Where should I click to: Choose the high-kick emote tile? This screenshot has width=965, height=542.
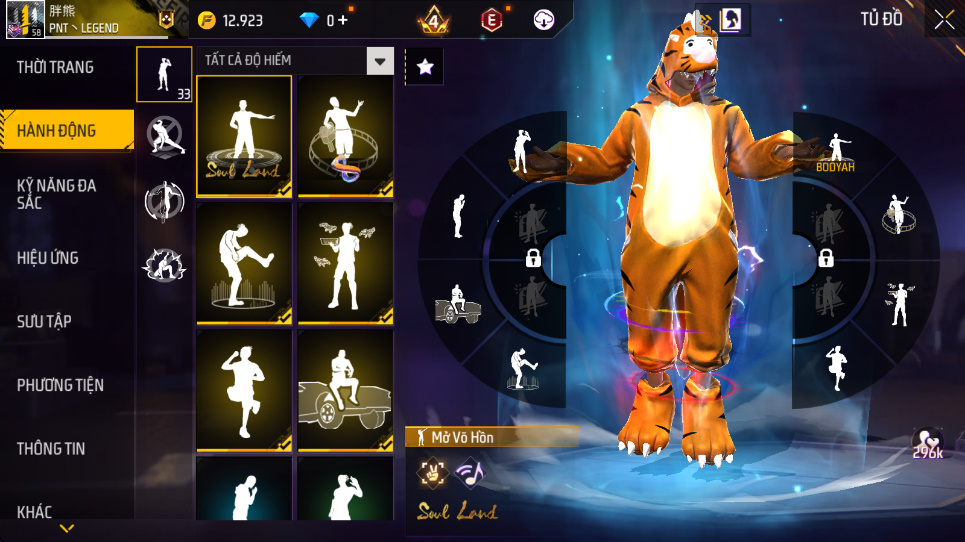244,264
